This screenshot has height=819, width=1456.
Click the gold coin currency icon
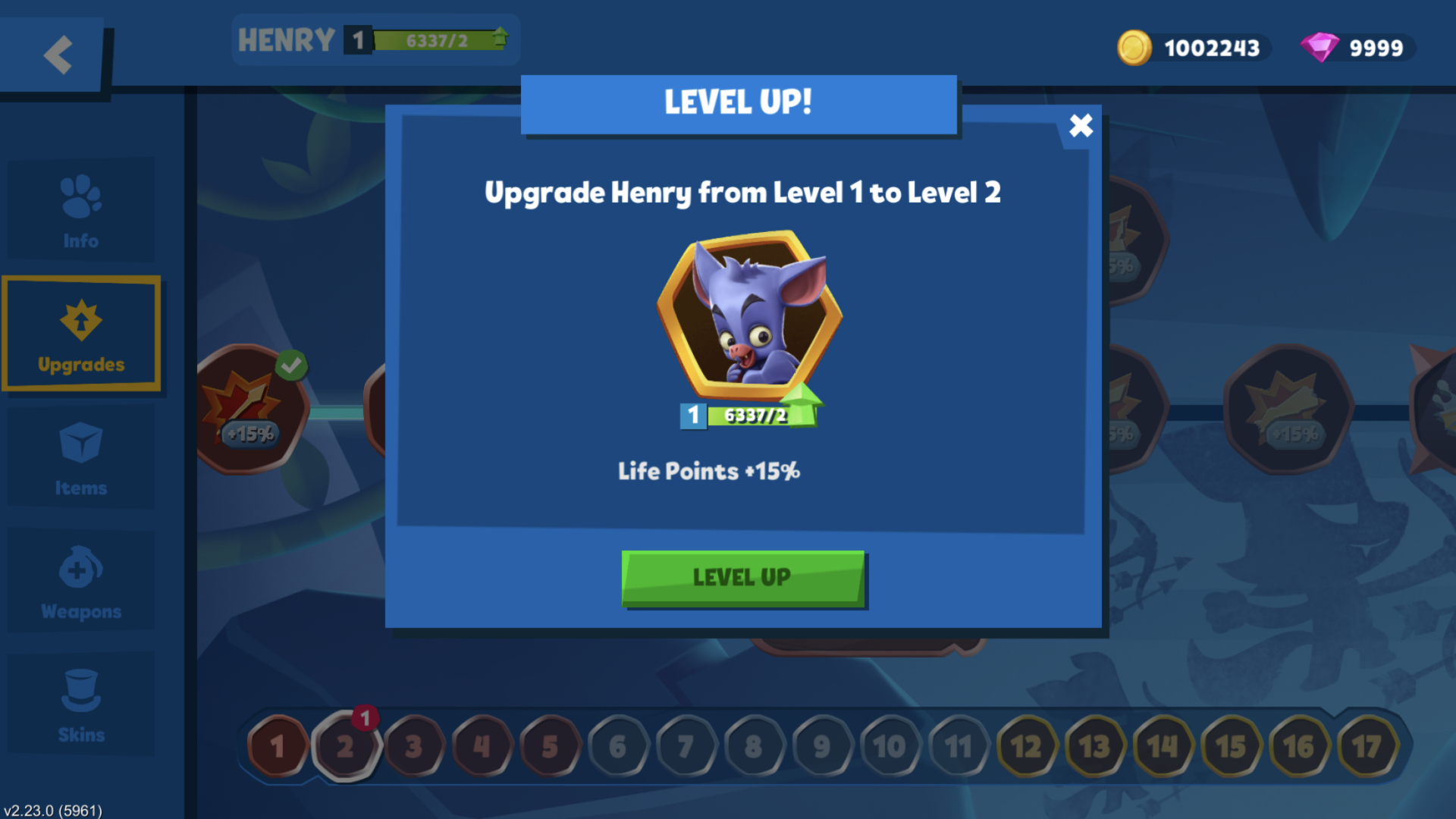1135,47
